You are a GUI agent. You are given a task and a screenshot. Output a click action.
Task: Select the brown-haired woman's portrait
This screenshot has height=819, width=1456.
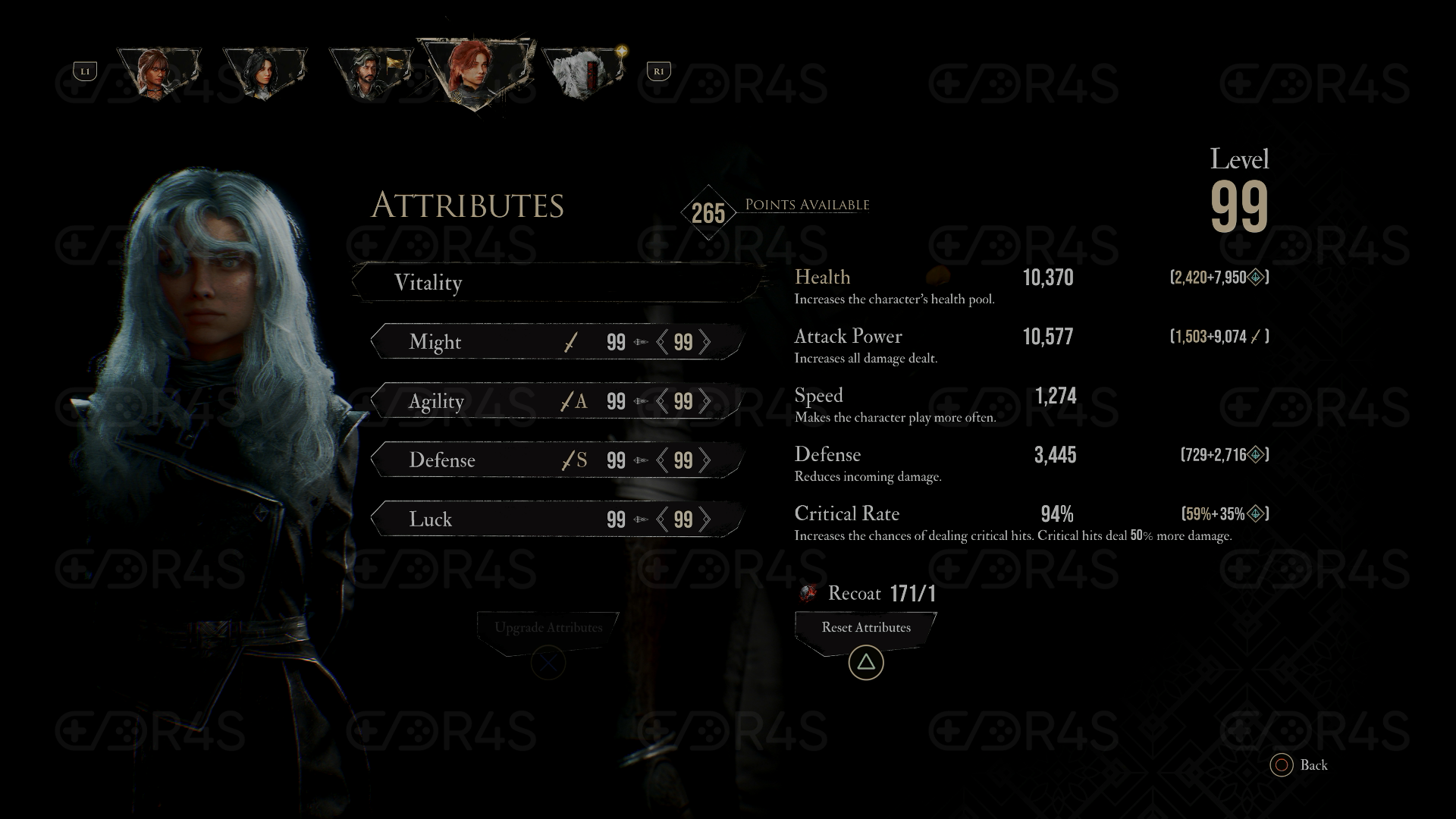[x=158, y=72]
